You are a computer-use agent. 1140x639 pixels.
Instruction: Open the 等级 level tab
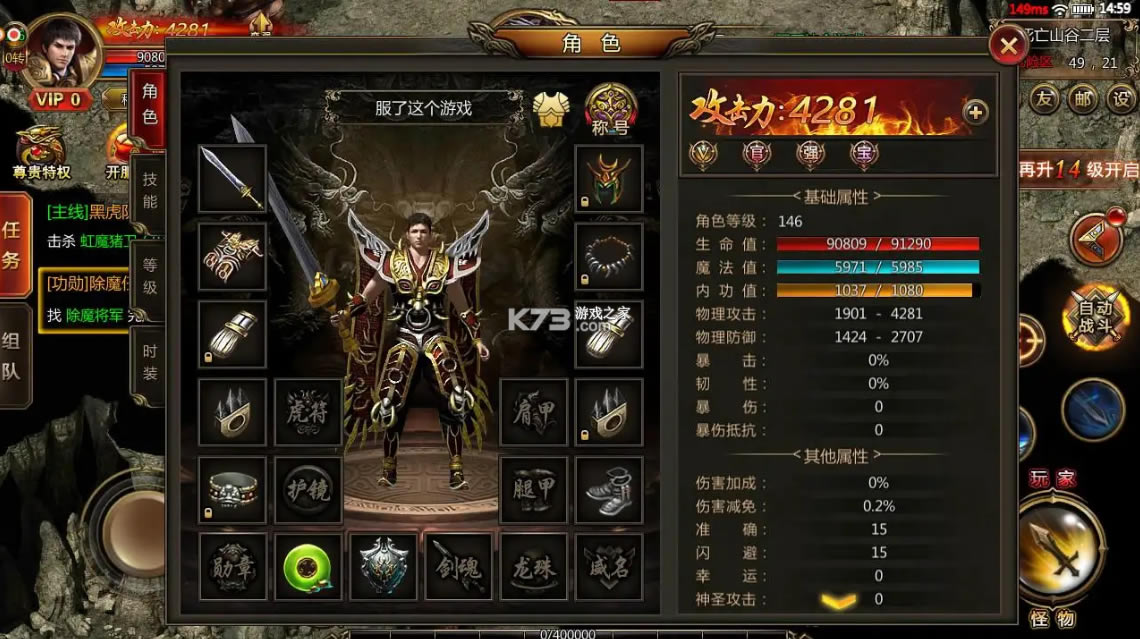point(149,276)
